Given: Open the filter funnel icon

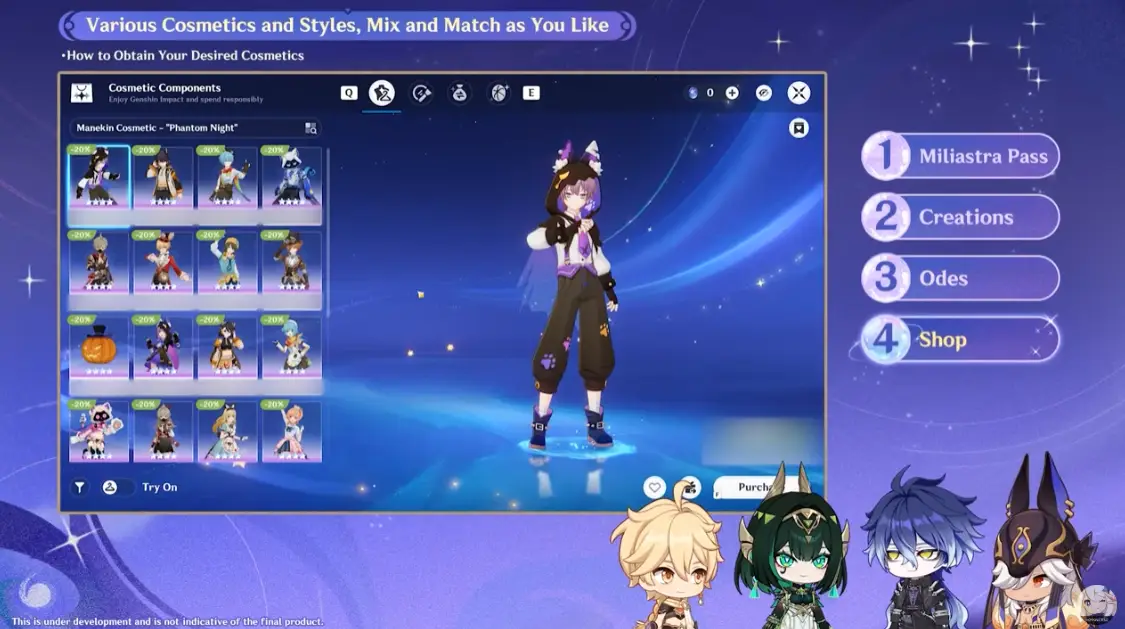Looking at the screenshot, I should 80,487.
